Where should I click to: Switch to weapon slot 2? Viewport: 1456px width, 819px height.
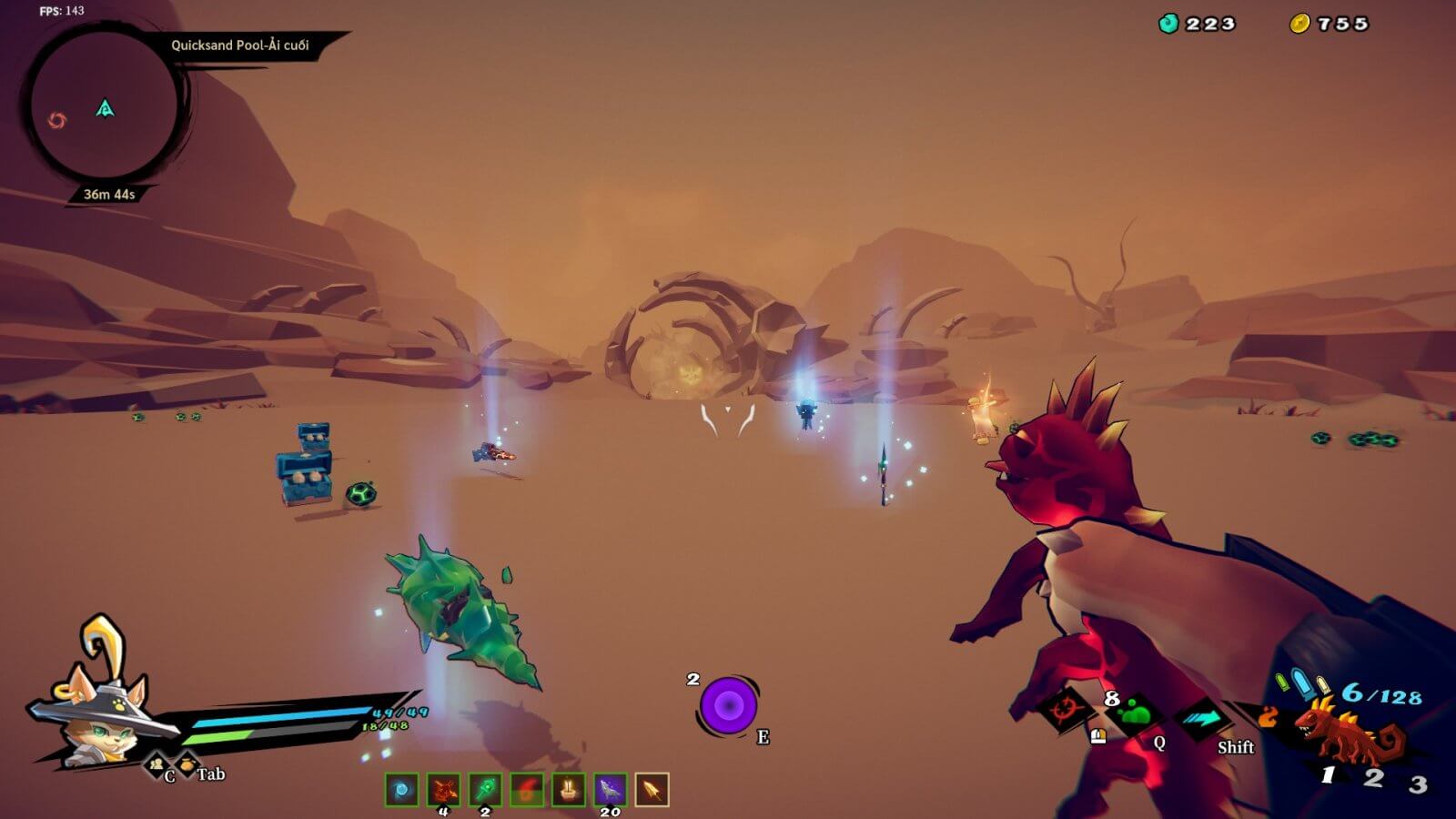pyautogui.click(x=1373, y=777)
